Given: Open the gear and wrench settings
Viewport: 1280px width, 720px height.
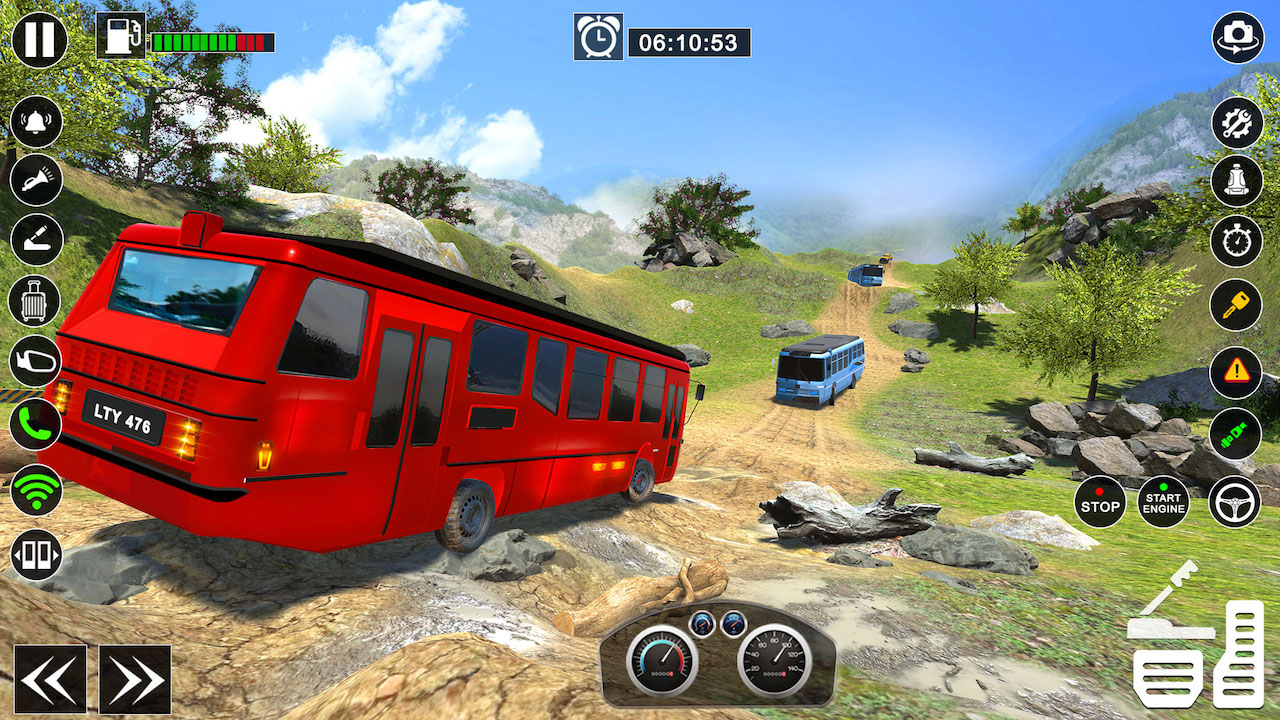Looking at the screenshot, I should (x=1237, y=123).
